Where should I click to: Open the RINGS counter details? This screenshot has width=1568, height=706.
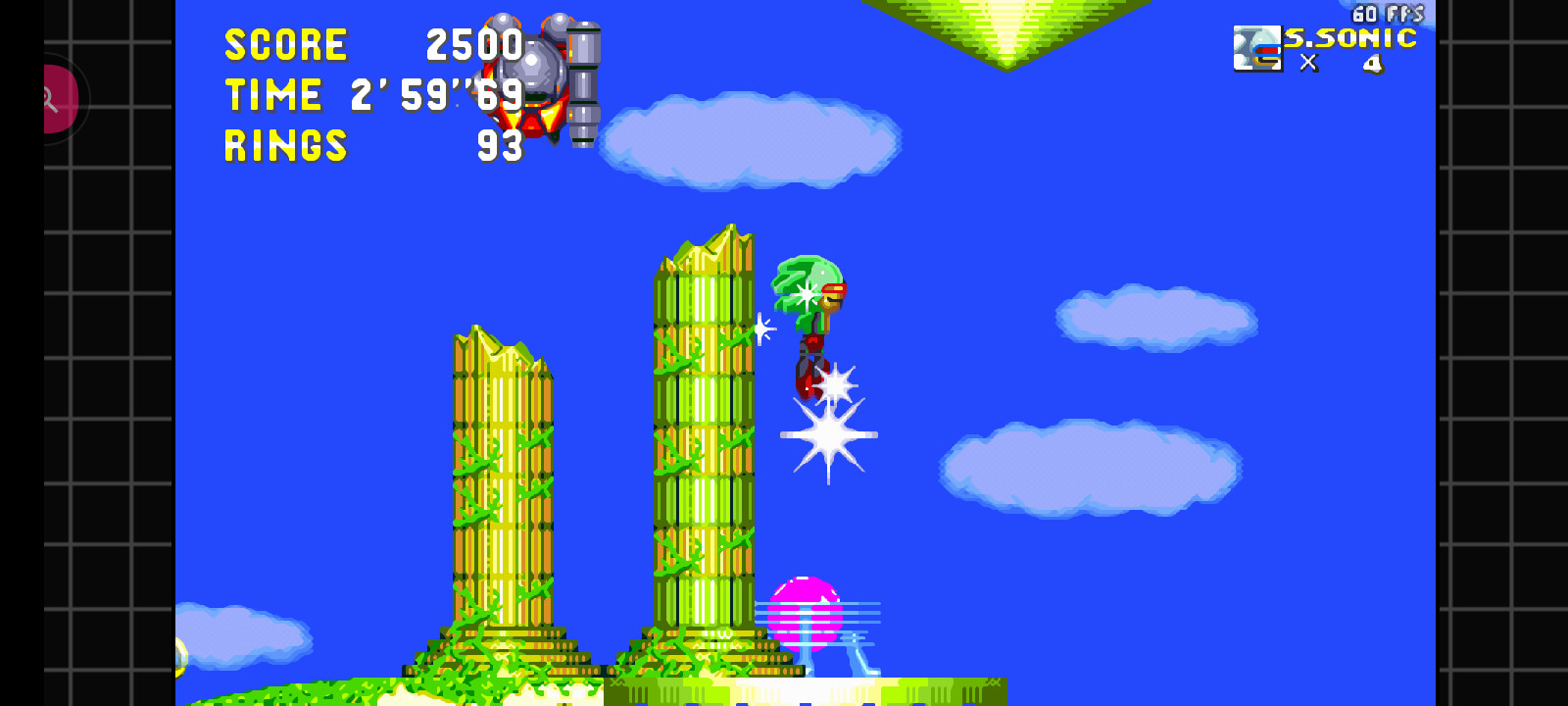(x=284, y=147)
